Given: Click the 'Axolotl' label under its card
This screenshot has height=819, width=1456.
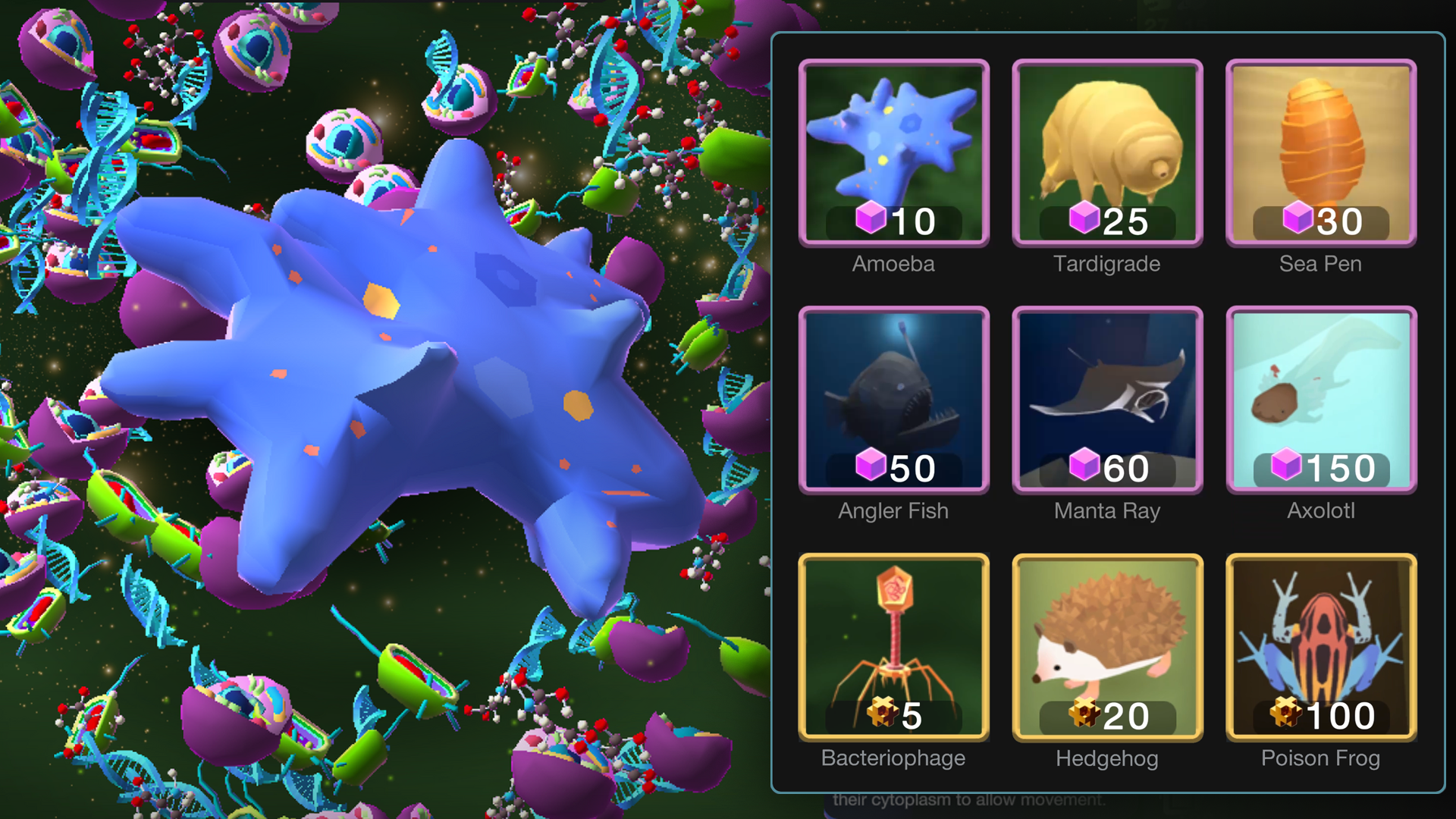Looking at the screenshot, I should [1319, 511].
